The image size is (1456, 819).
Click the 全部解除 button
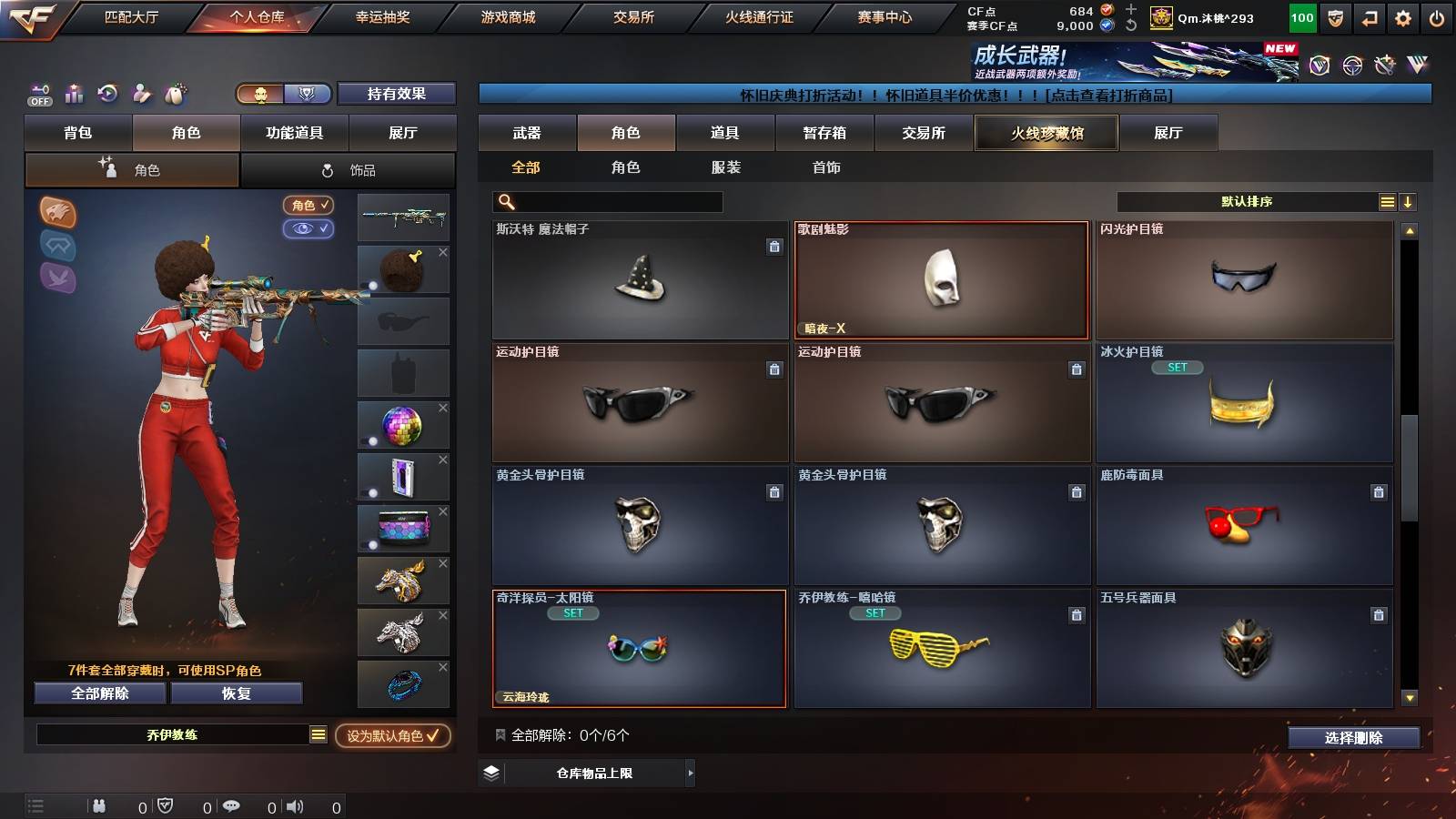tap(98, 693)
